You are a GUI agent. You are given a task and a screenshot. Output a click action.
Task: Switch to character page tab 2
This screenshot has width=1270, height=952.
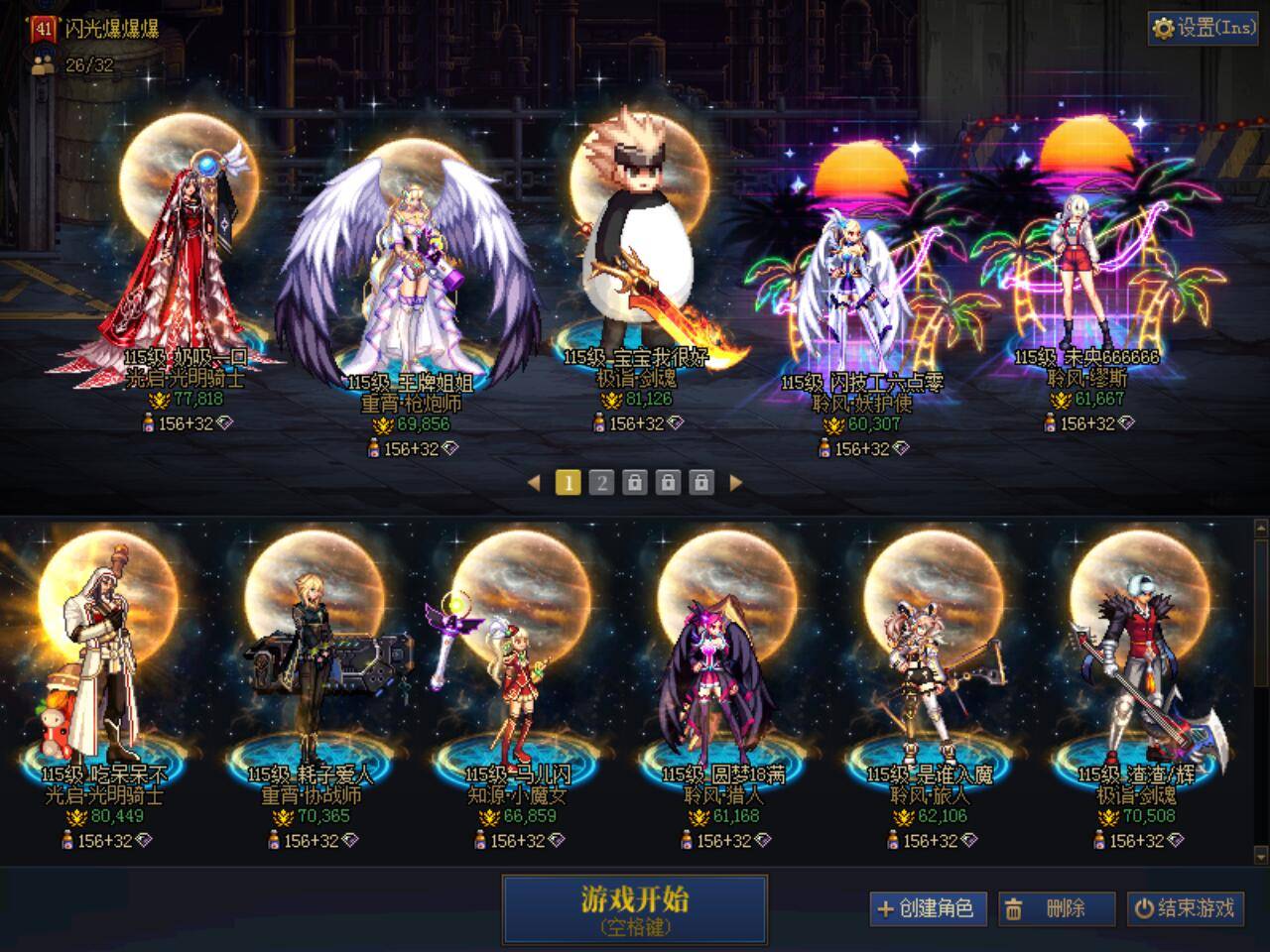click(601, 483)
